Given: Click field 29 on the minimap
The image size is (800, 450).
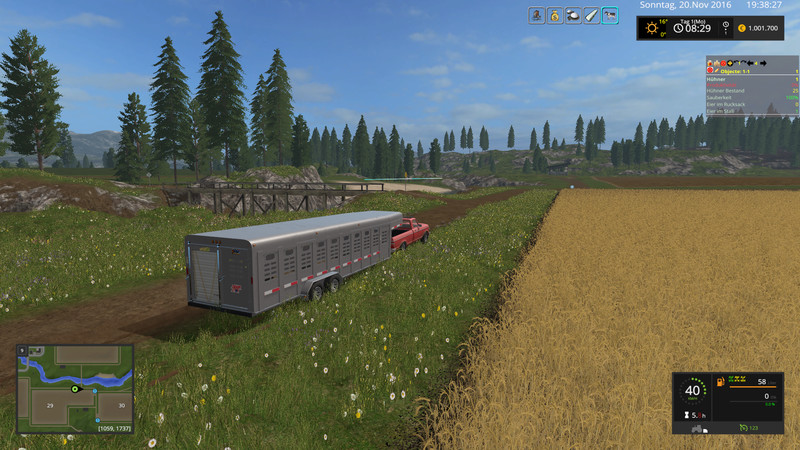Looking at the screenshot, I should pos(47,404).
